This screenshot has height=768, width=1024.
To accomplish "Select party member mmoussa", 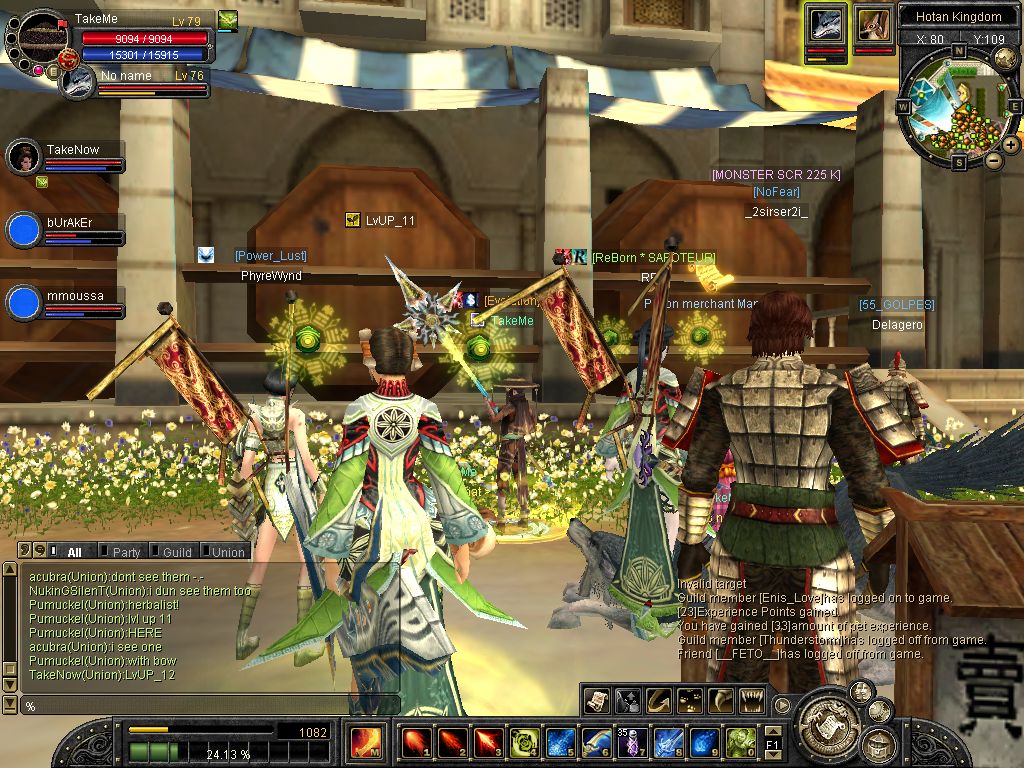I will [x=23, y=302].
